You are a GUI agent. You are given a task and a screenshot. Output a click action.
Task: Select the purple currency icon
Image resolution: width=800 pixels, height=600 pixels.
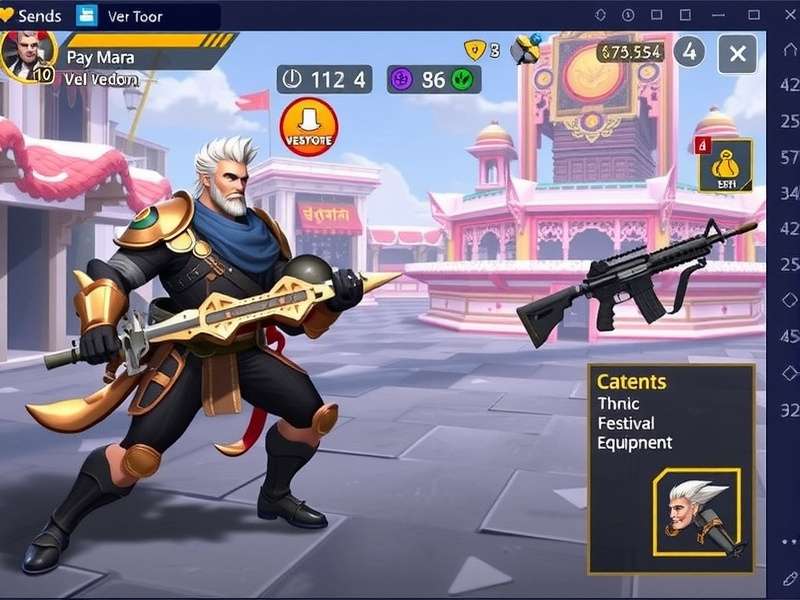tap(402, 80)
